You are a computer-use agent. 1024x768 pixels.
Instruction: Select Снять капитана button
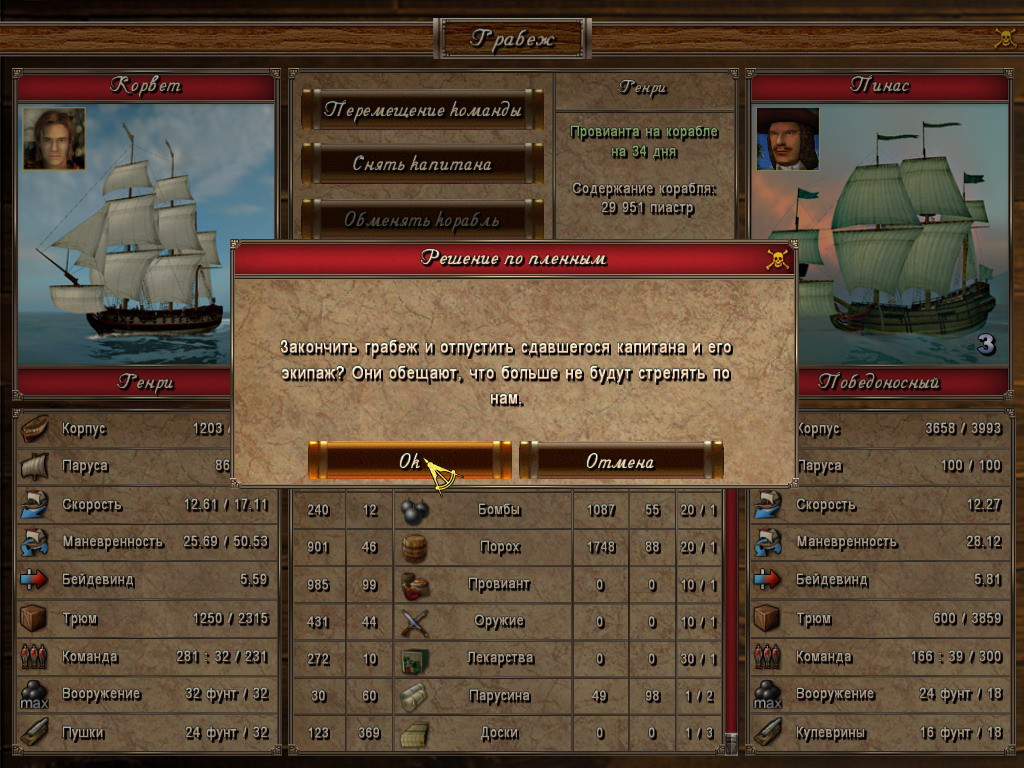click(422, 163)
